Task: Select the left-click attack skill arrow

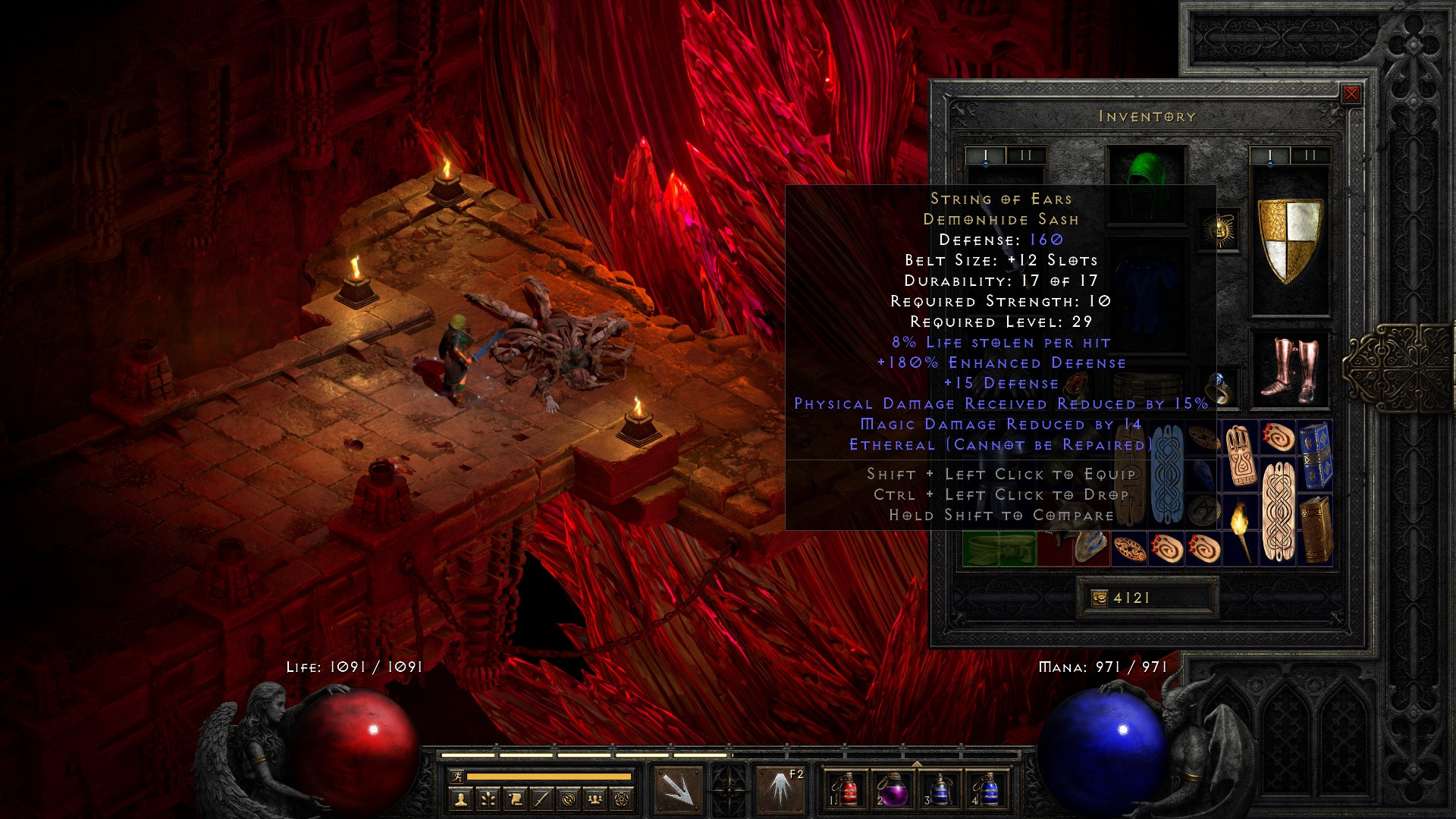Action: [680, 789]
